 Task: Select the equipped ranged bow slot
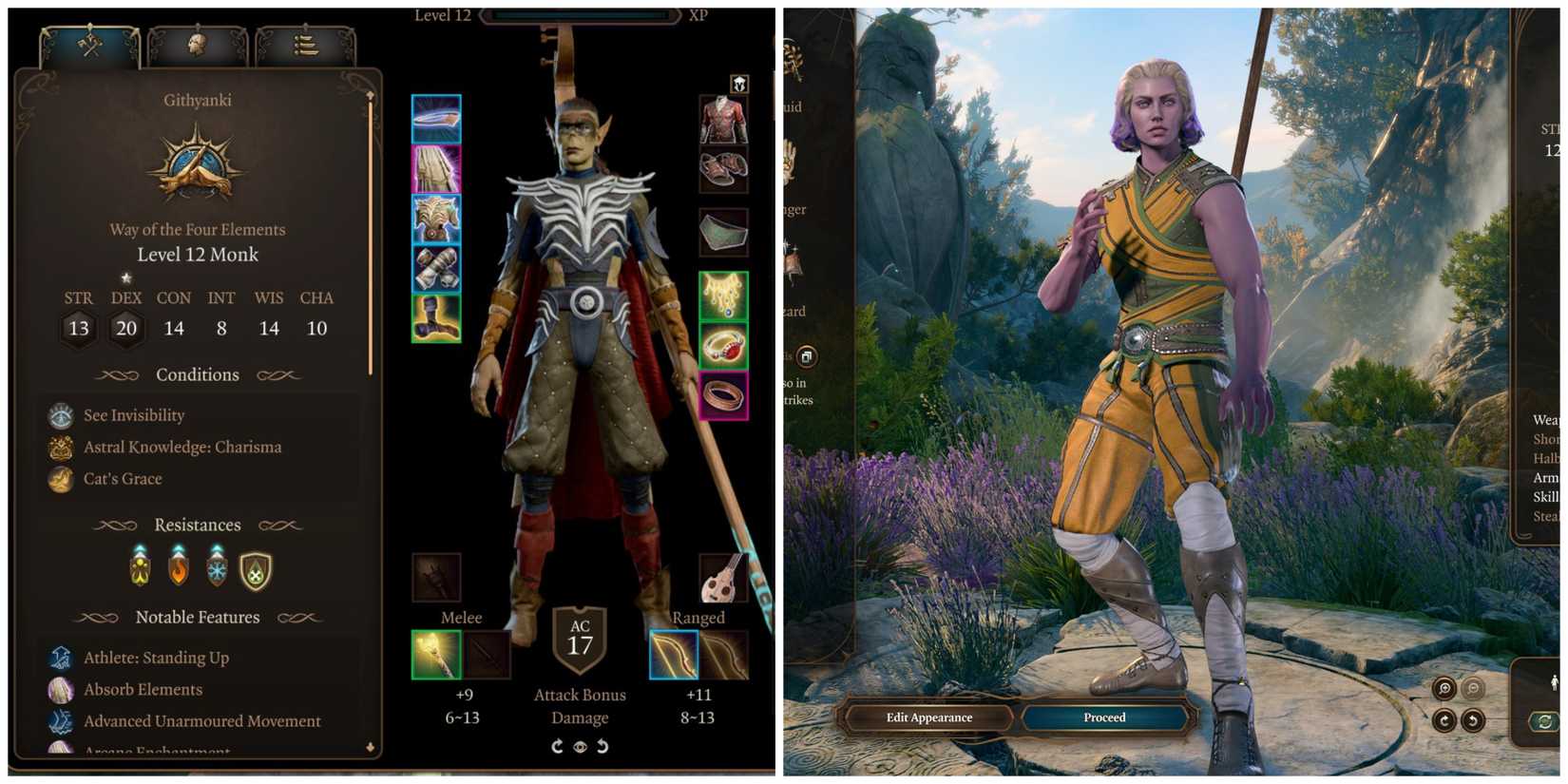click(x=673, y=656)
